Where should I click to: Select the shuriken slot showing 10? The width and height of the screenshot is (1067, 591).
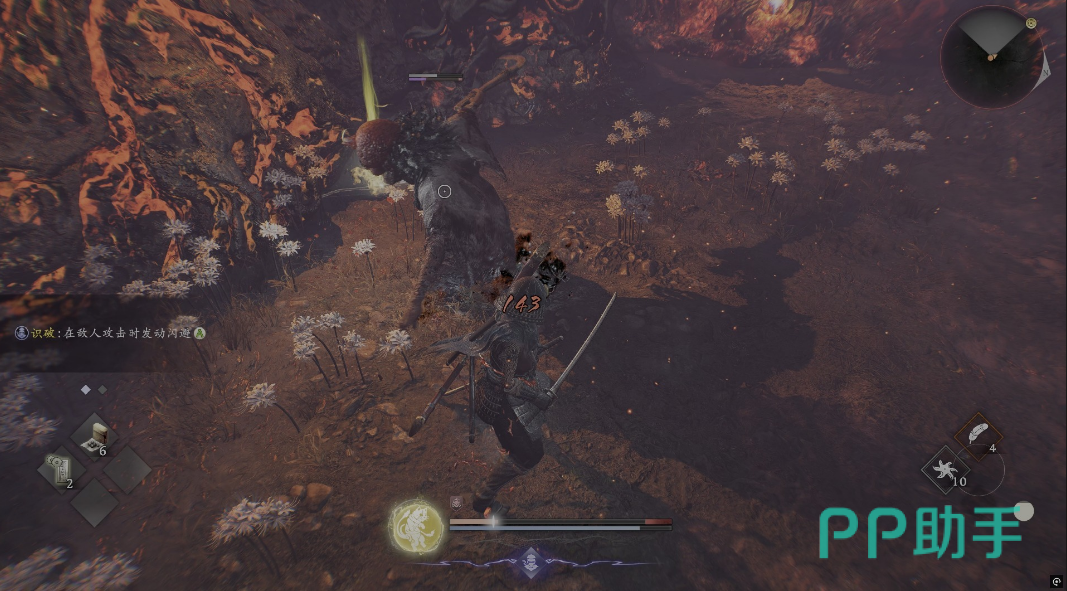tap(945, 469)
